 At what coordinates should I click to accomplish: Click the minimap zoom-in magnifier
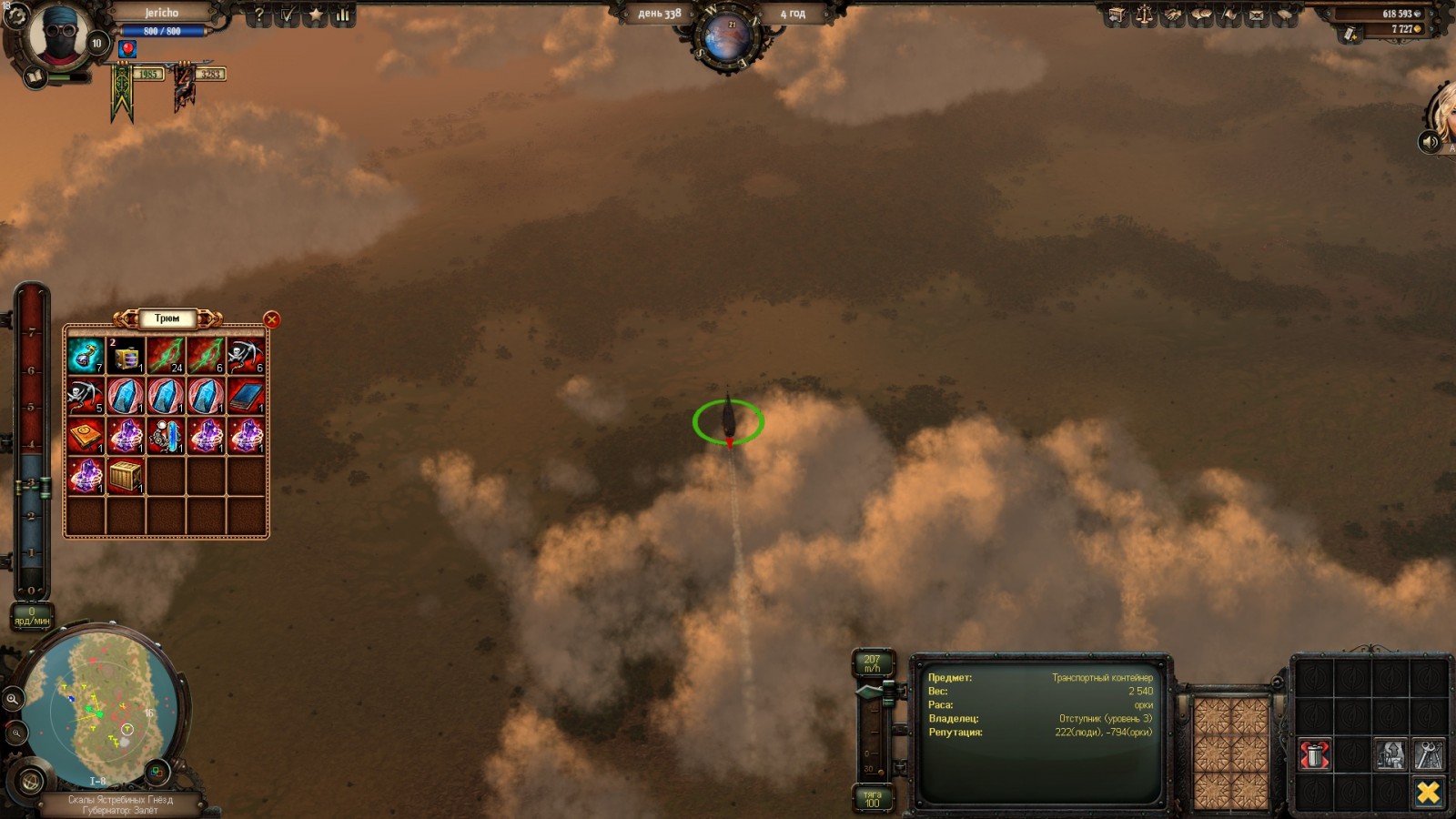pyautogui.click(x=13, y=699)
